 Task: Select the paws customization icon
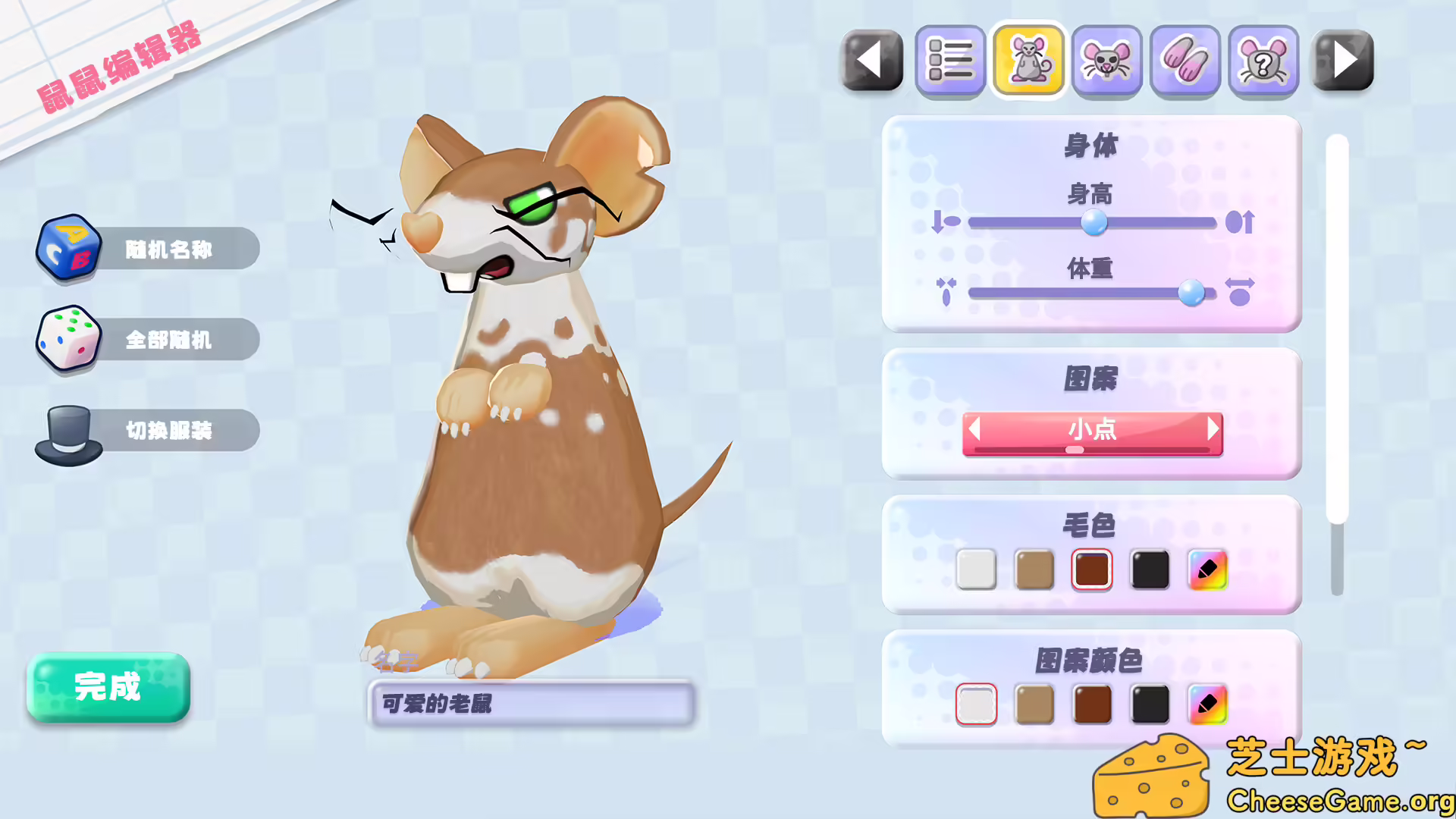click(1186, 61)
